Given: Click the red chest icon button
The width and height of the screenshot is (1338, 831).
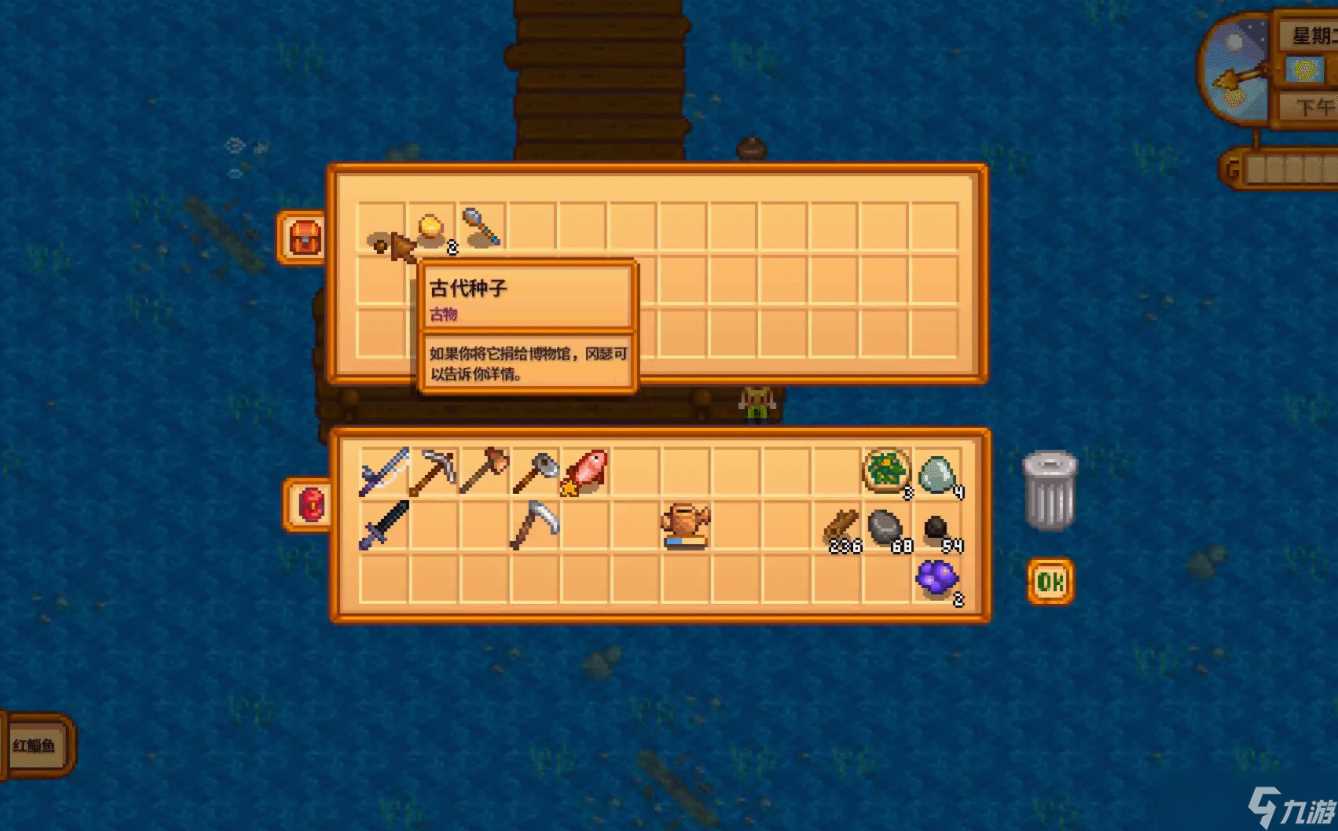Looking at the screenshot, I should tap(303, 238).
